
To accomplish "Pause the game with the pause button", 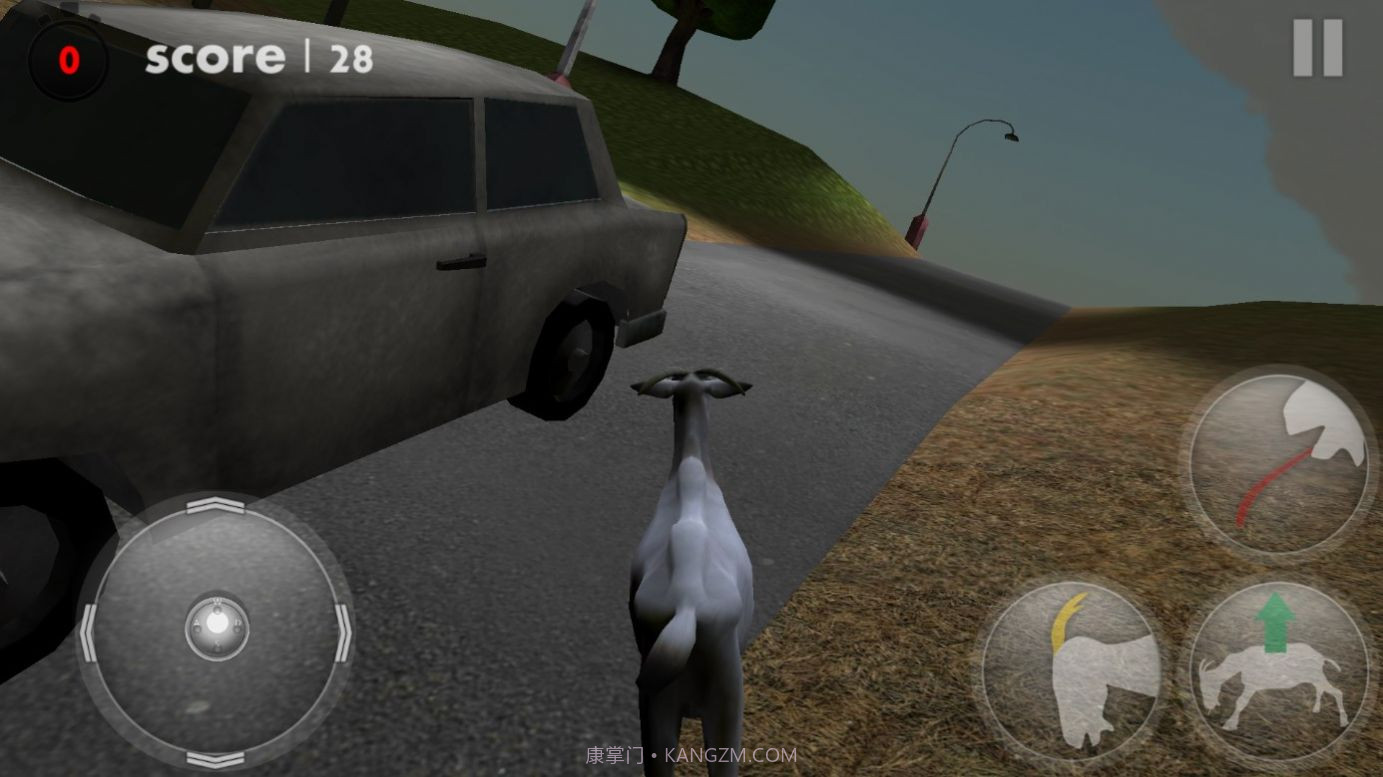I will [x=1317, y=48].
